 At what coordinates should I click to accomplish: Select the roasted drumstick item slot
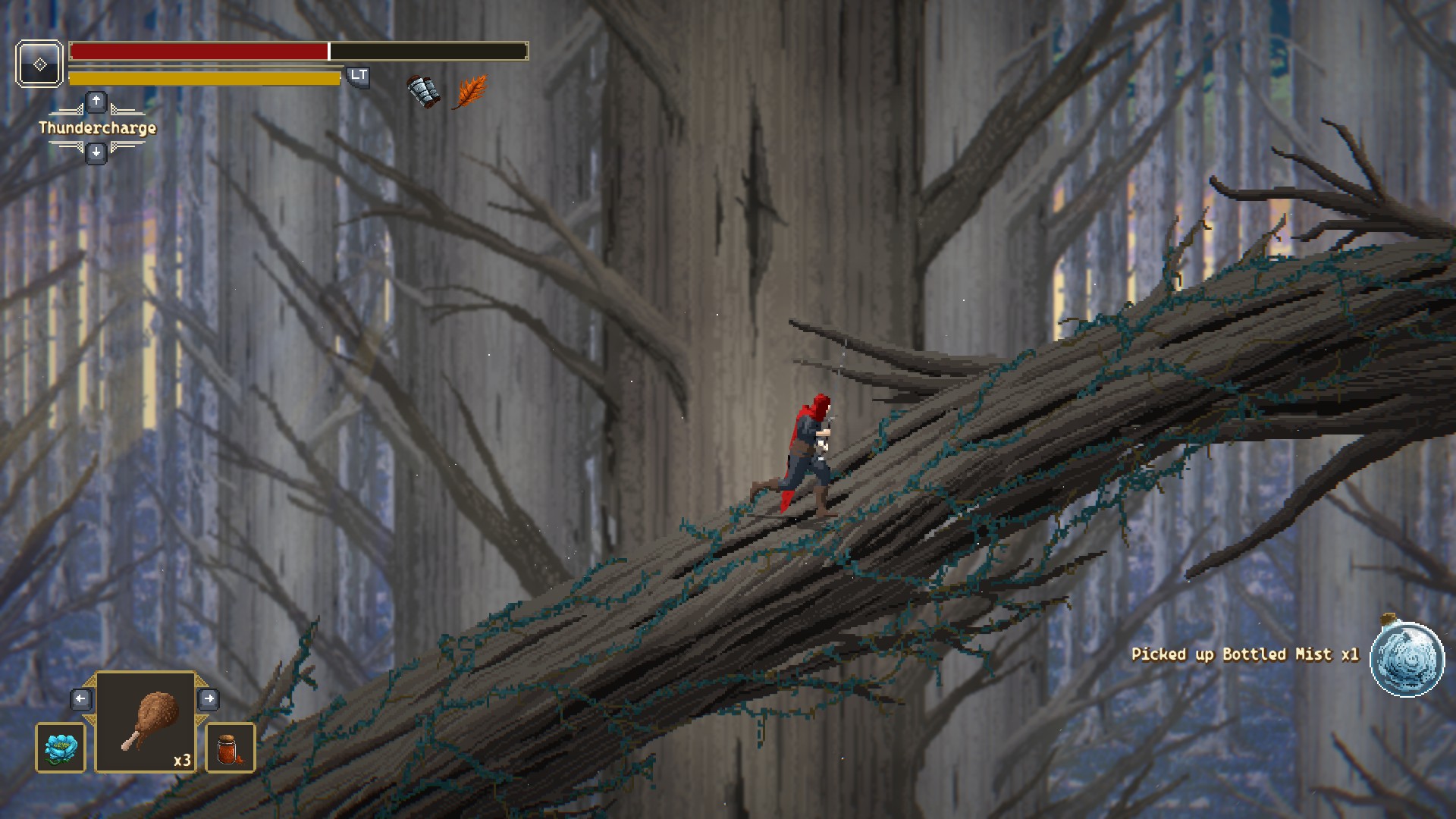(146, 722)
